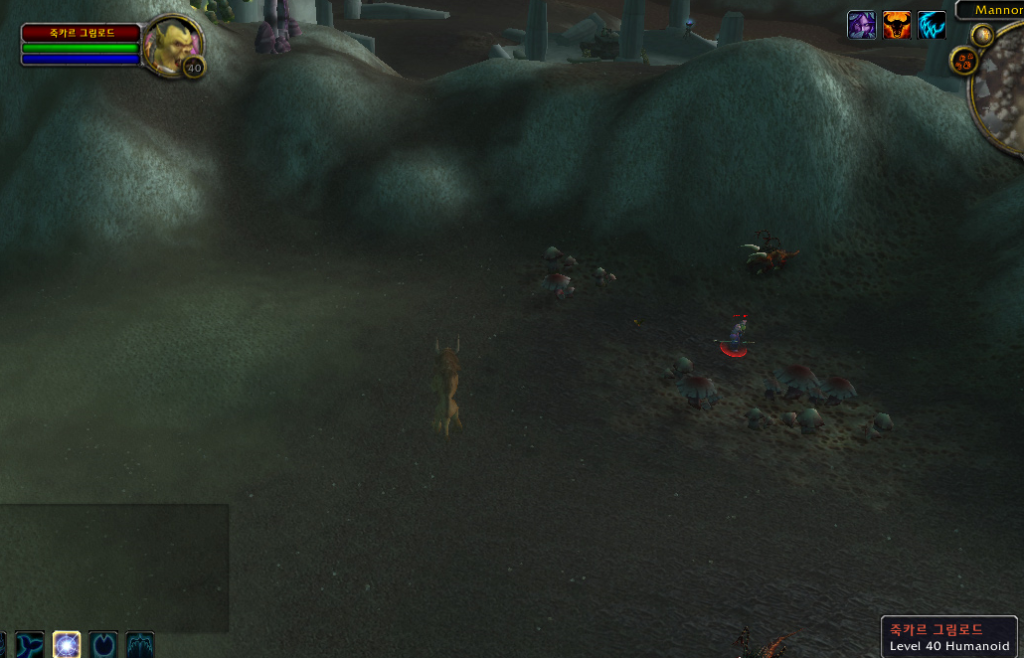Click the purple hooded face buff icon

pos(862,25)
